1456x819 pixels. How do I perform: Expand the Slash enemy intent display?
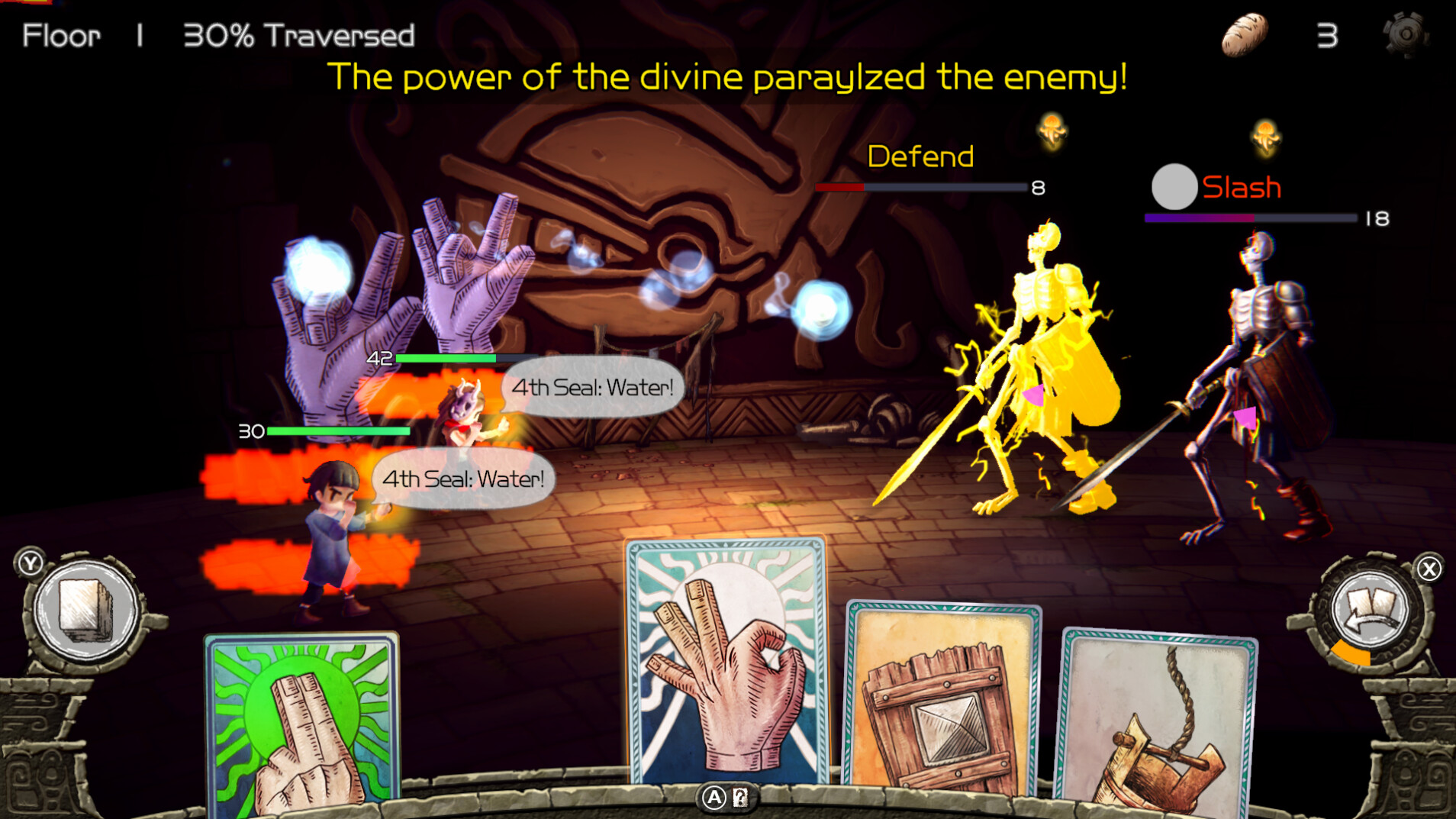point(1241,187)
